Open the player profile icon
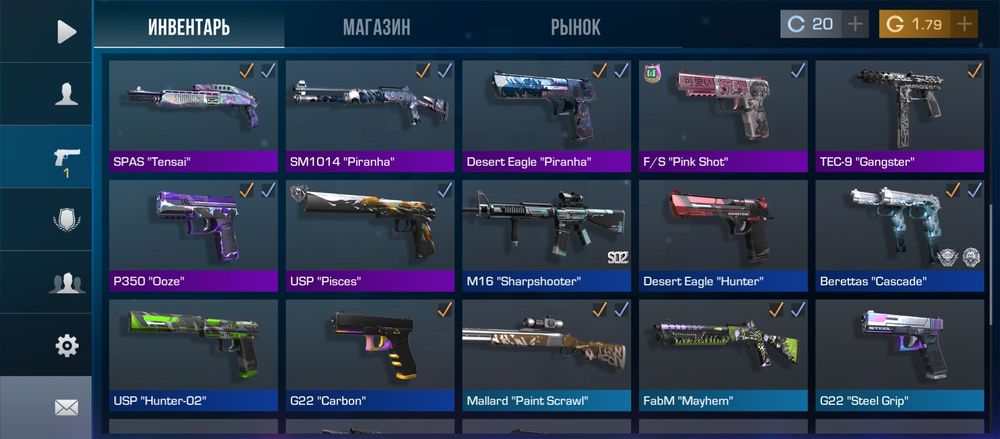Screen dimensions: 1000x439 pyautogui.click(x=66, y=94)
